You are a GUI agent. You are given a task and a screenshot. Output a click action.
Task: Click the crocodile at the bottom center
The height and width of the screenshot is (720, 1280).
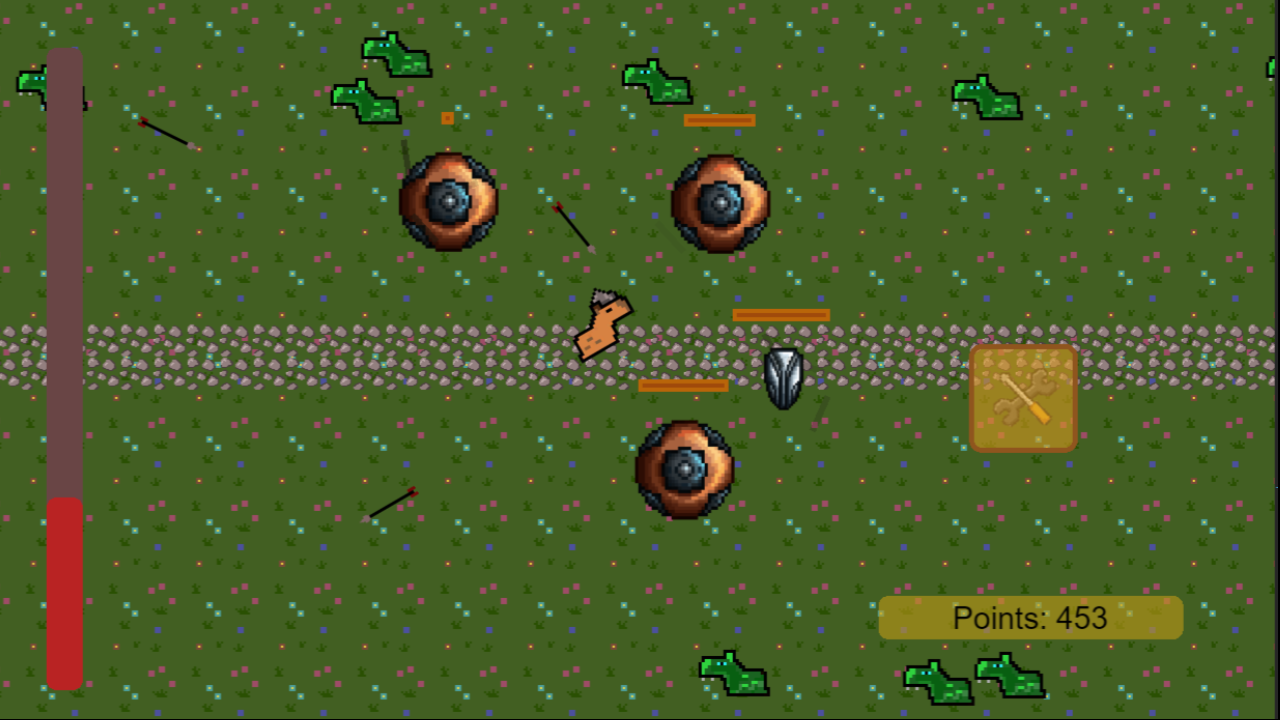[x=733, y=673]
